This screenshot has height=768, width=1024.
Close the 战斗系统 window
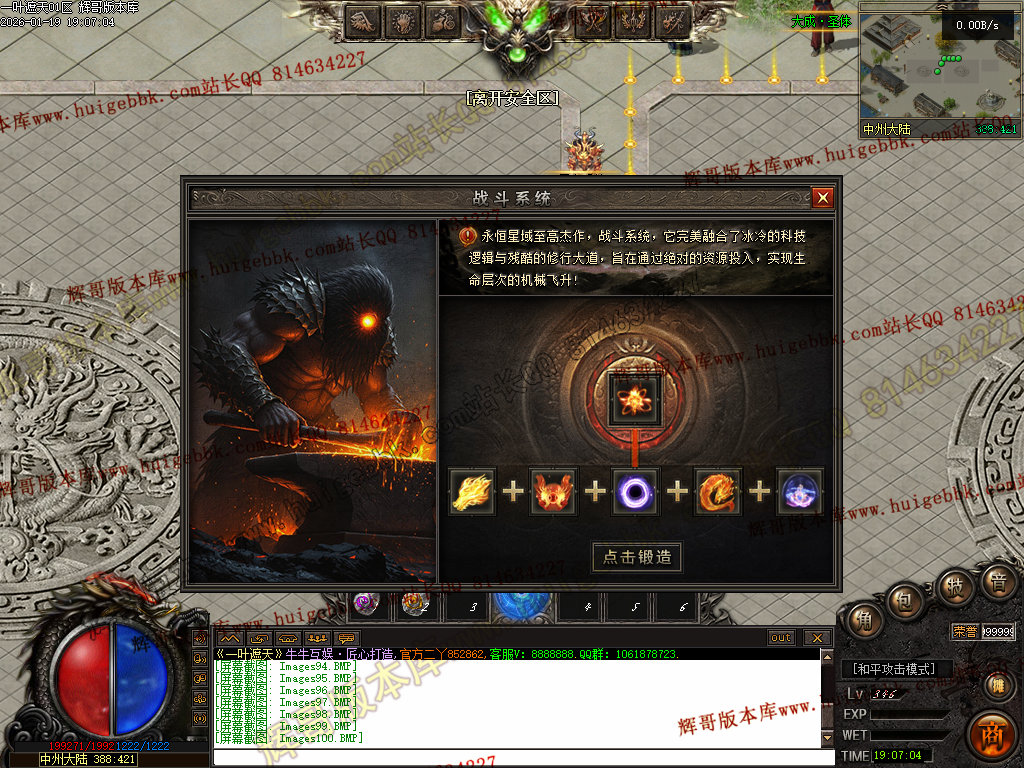[x=822, y=198]
